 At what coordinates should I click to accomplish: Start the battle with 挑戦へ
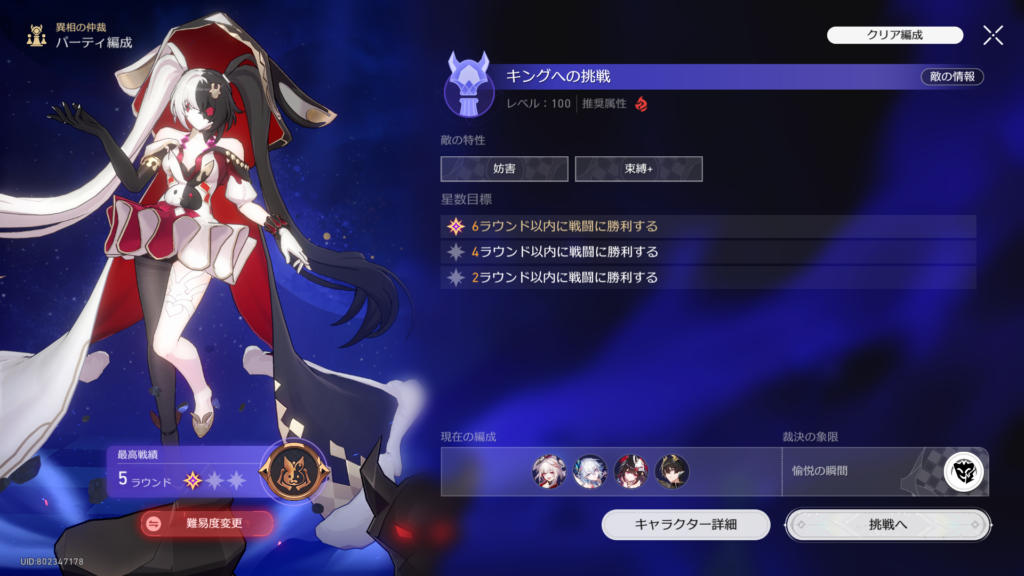tap(888, 524)
